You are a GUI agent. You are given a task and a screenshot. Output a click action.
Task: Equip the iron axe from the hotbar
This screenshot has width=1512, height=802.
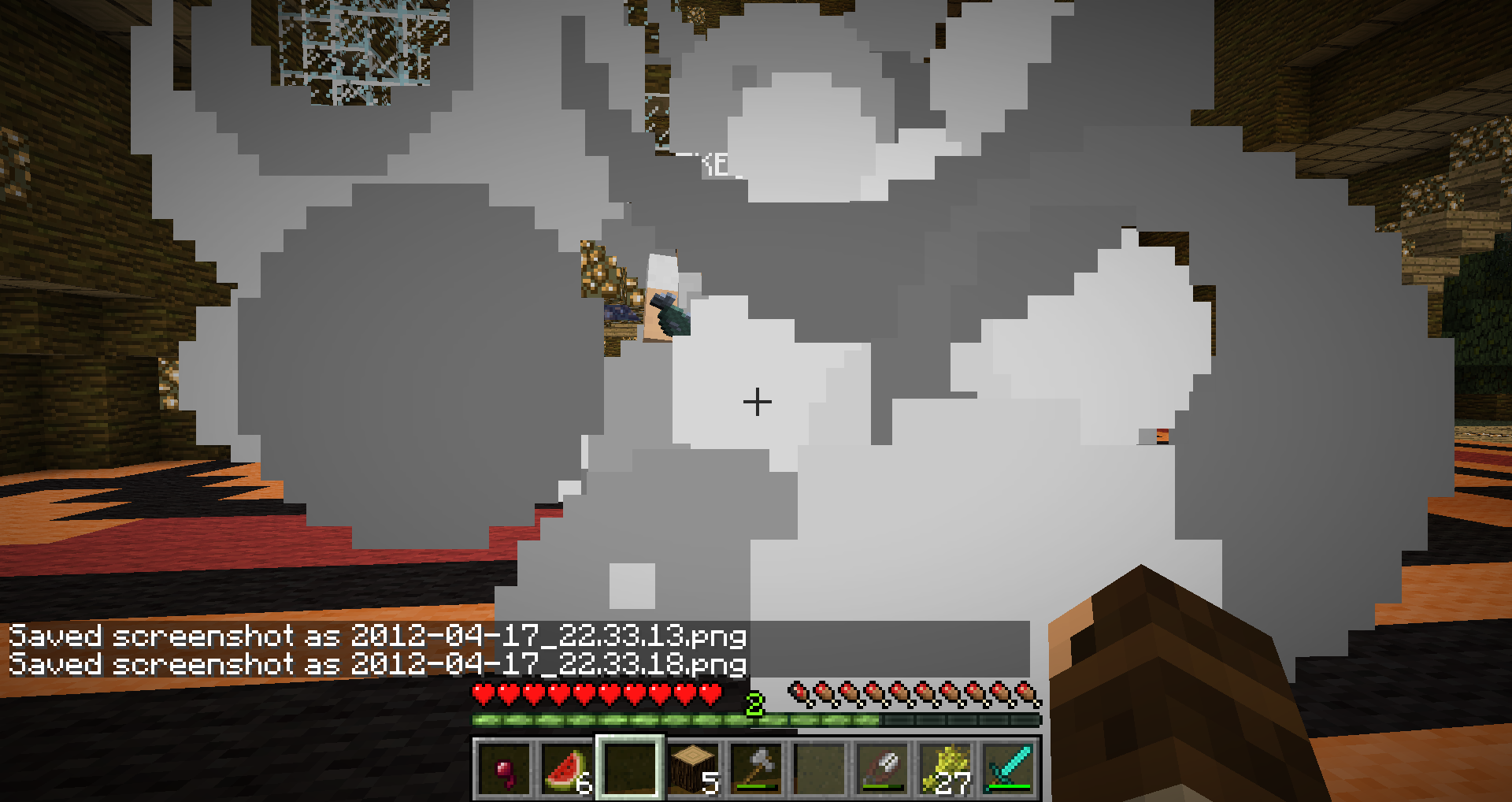pos(756,768)
